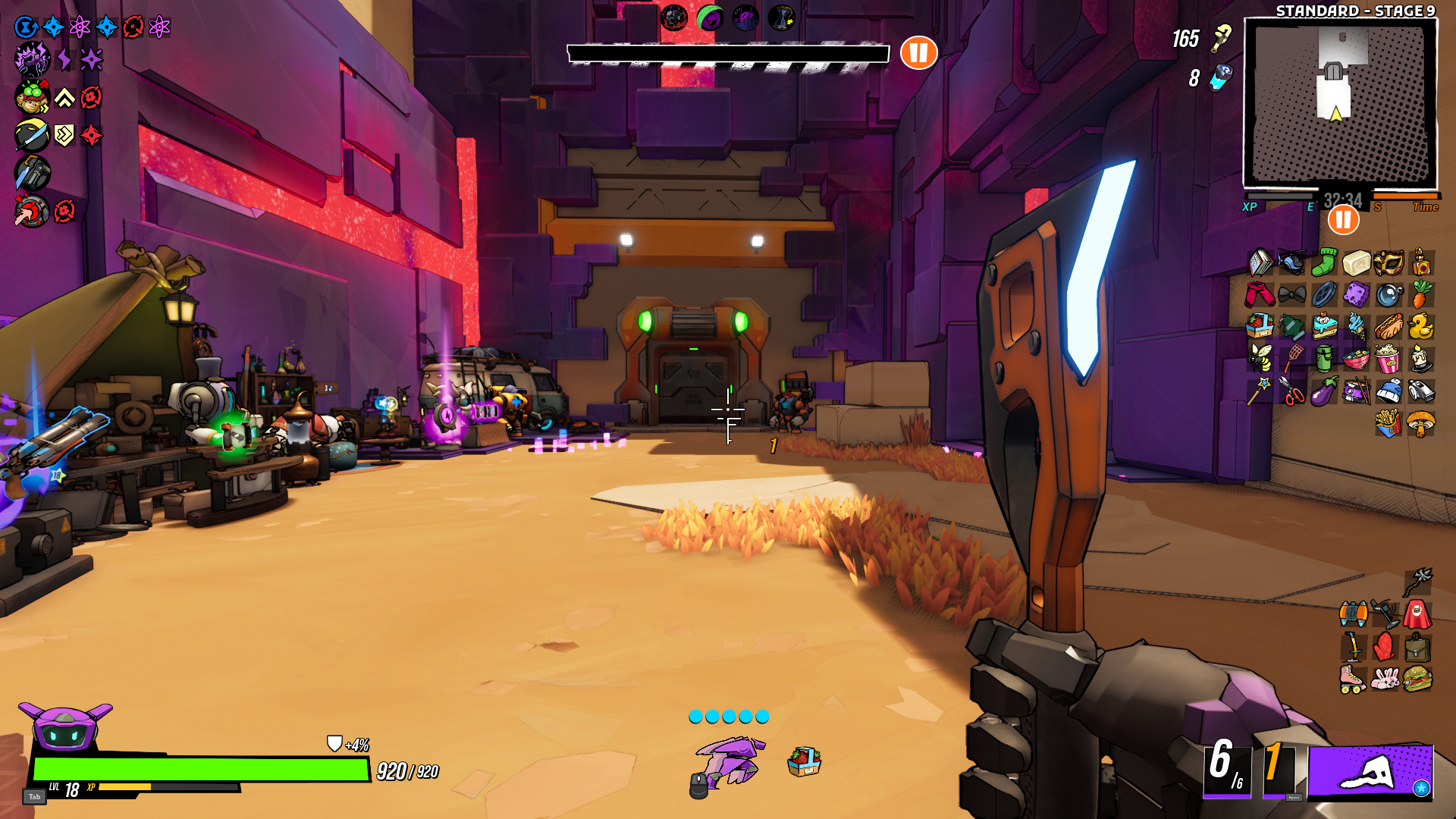Click the popcorn bucket gadget icon

click(1389, 359)
